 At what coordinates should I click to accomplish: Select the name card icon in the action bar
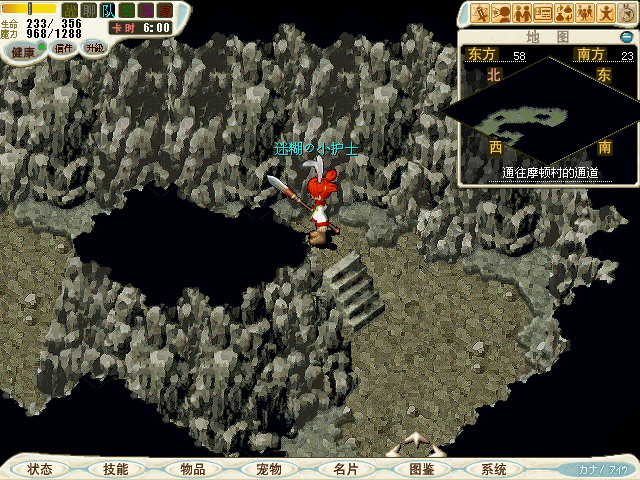click(x=544, y=13)
